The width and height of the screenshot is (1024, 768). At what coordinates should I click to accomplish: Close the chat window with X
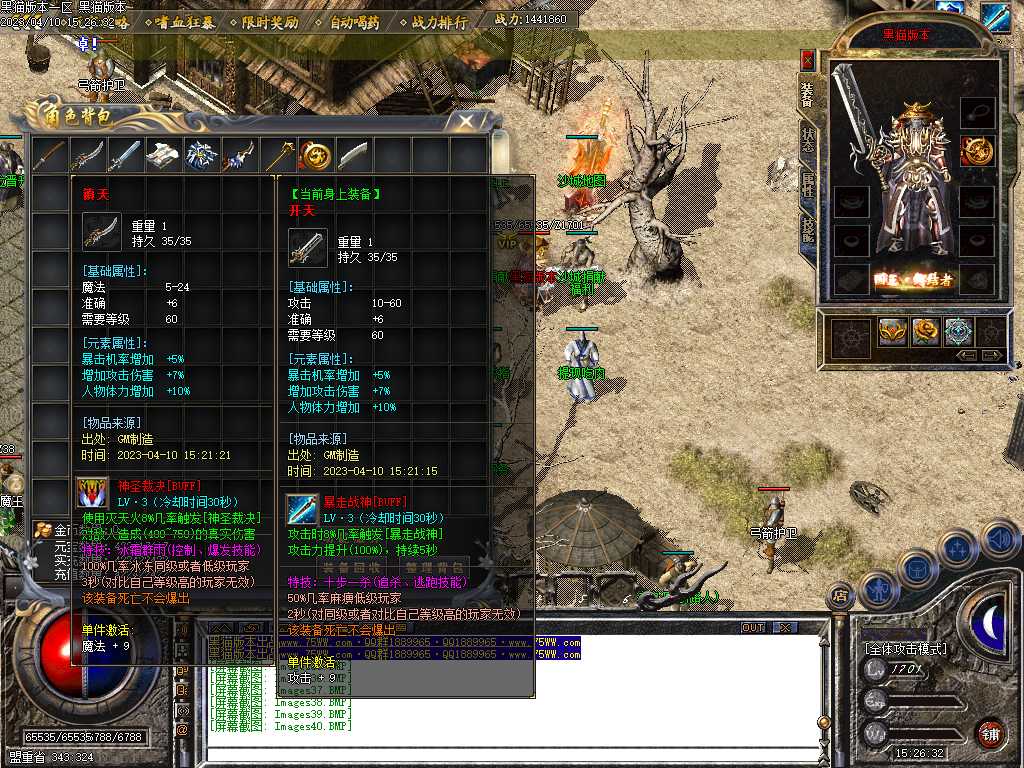[x=785, y=628]
